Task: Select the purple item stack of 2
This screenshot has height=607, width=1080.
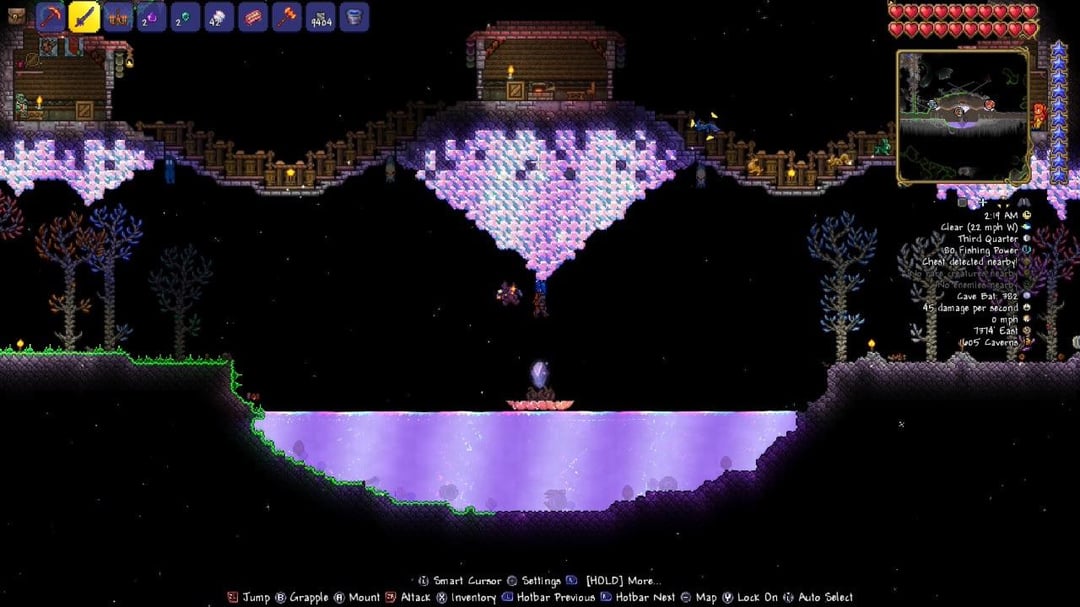Action: click(152, 17)
